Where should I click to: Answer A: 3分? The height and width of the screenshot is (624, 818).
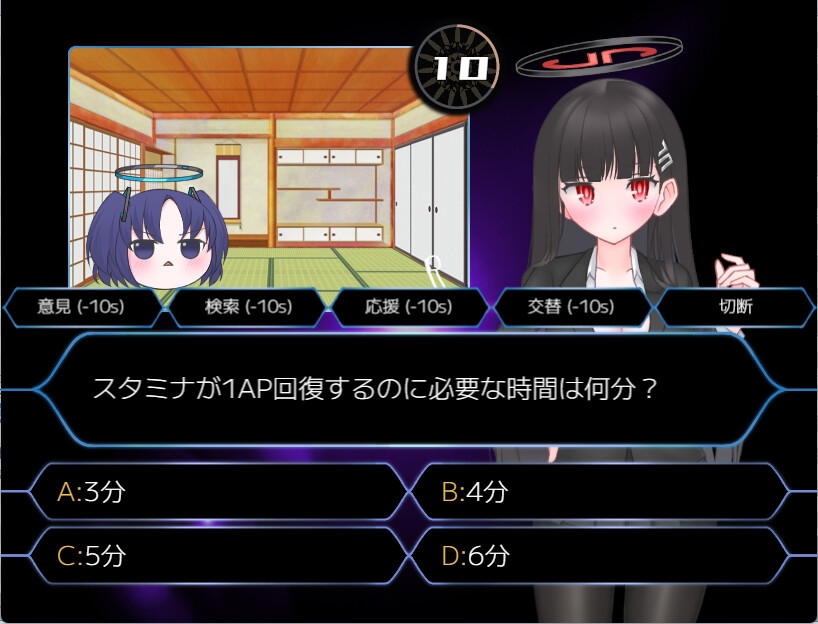click(x=218, y=491)
